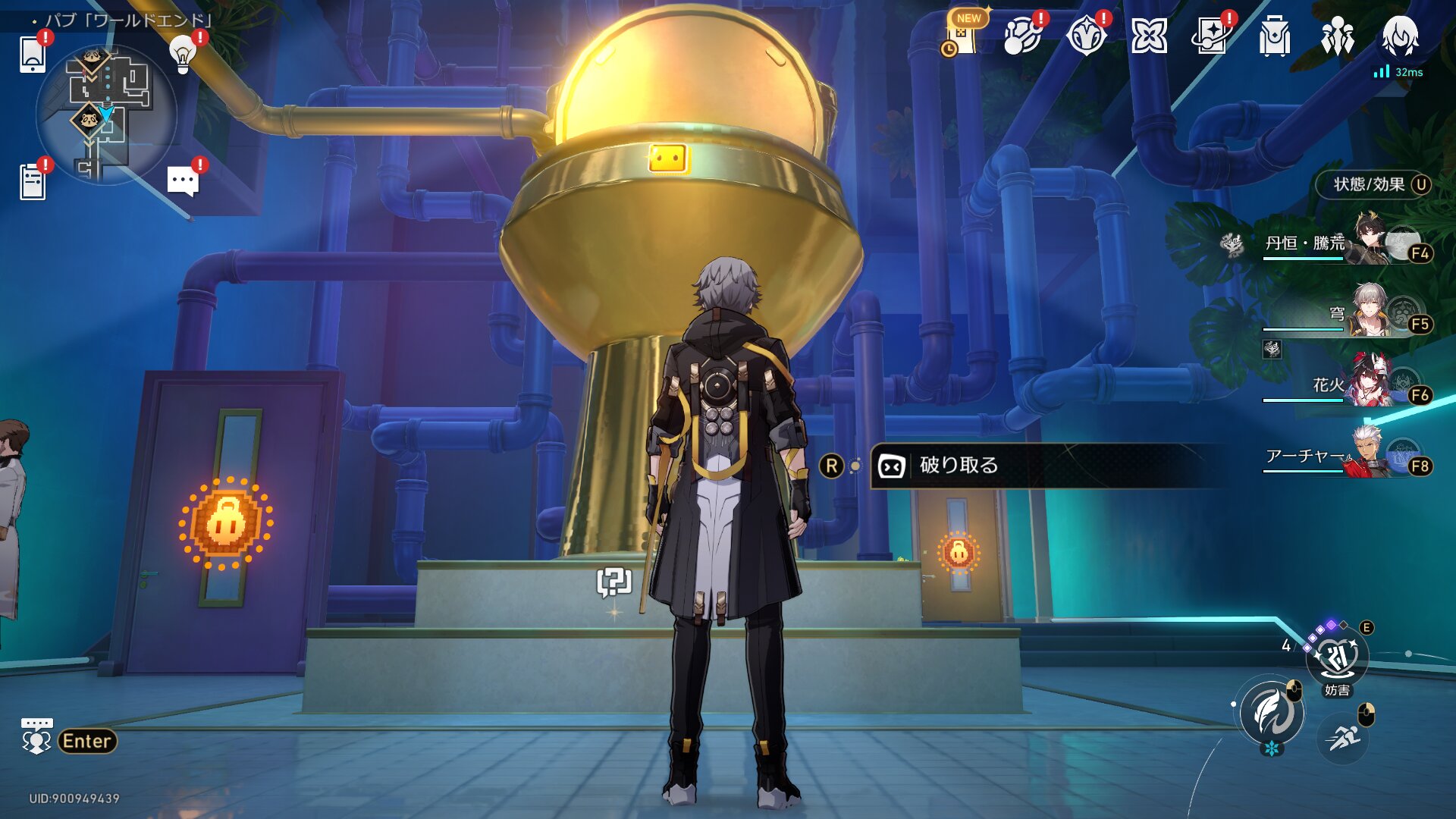Activate the 妨害 technique icon
Viewport: 1456px width, 819px height.
tap(1337, 658)
